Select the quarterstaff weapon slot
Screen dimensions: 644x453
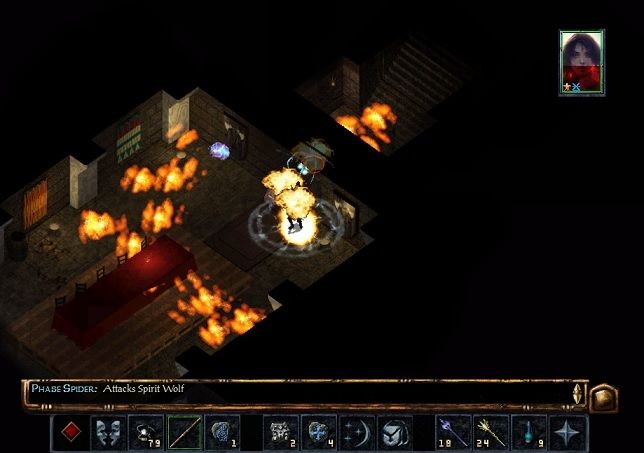pos(184,433)
